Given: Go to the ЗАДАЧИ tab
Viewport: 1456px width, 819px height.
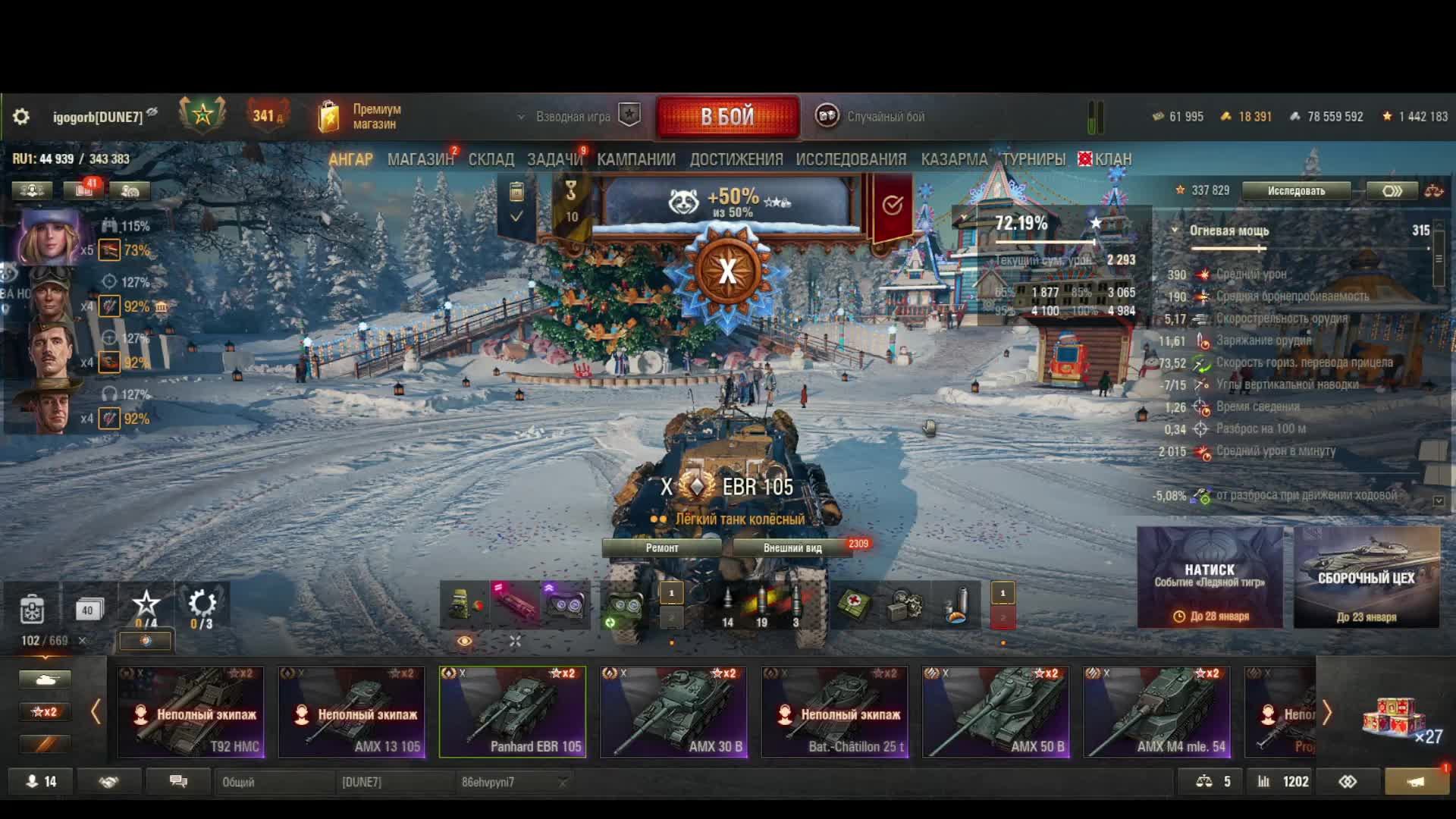Looking at the screenshot, I should pyautogui.click(x=554, y=159).
